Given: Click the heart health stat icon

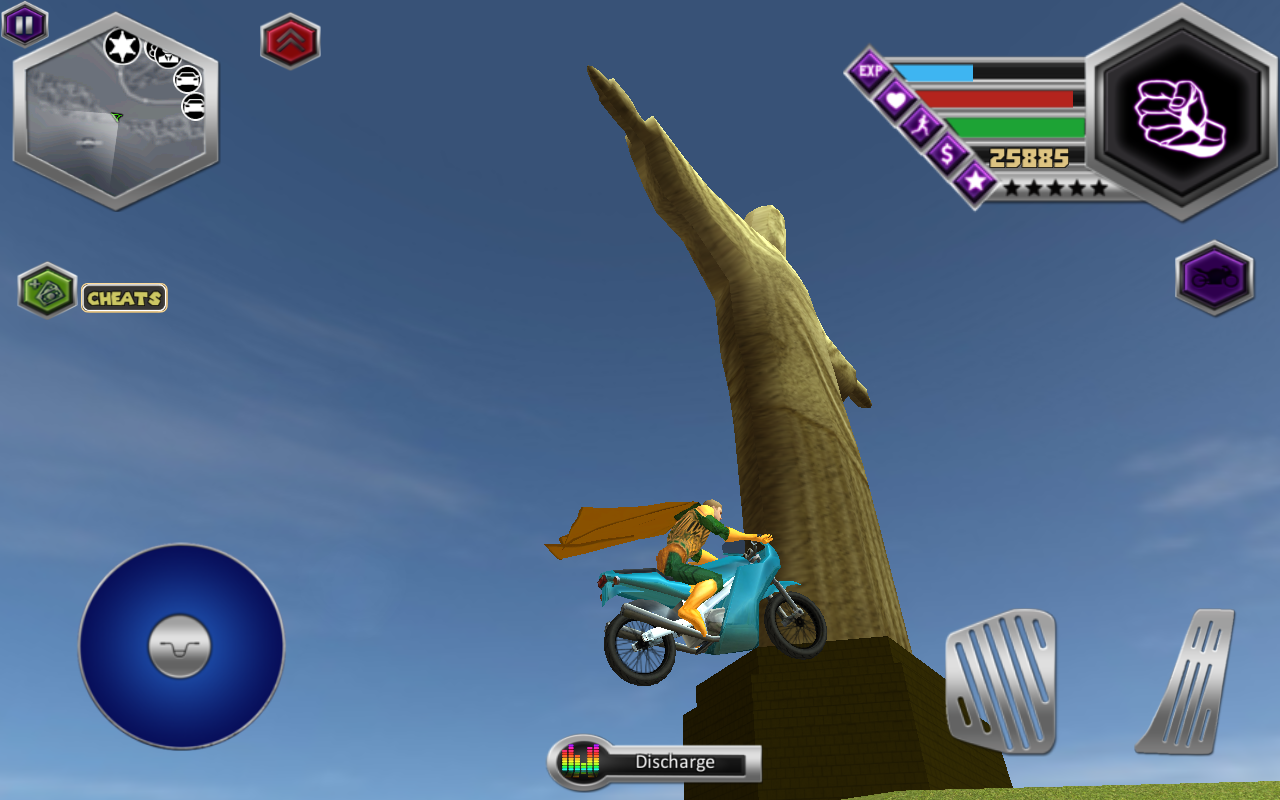Looking at the screenshot, I should click(x=895, y=100).
